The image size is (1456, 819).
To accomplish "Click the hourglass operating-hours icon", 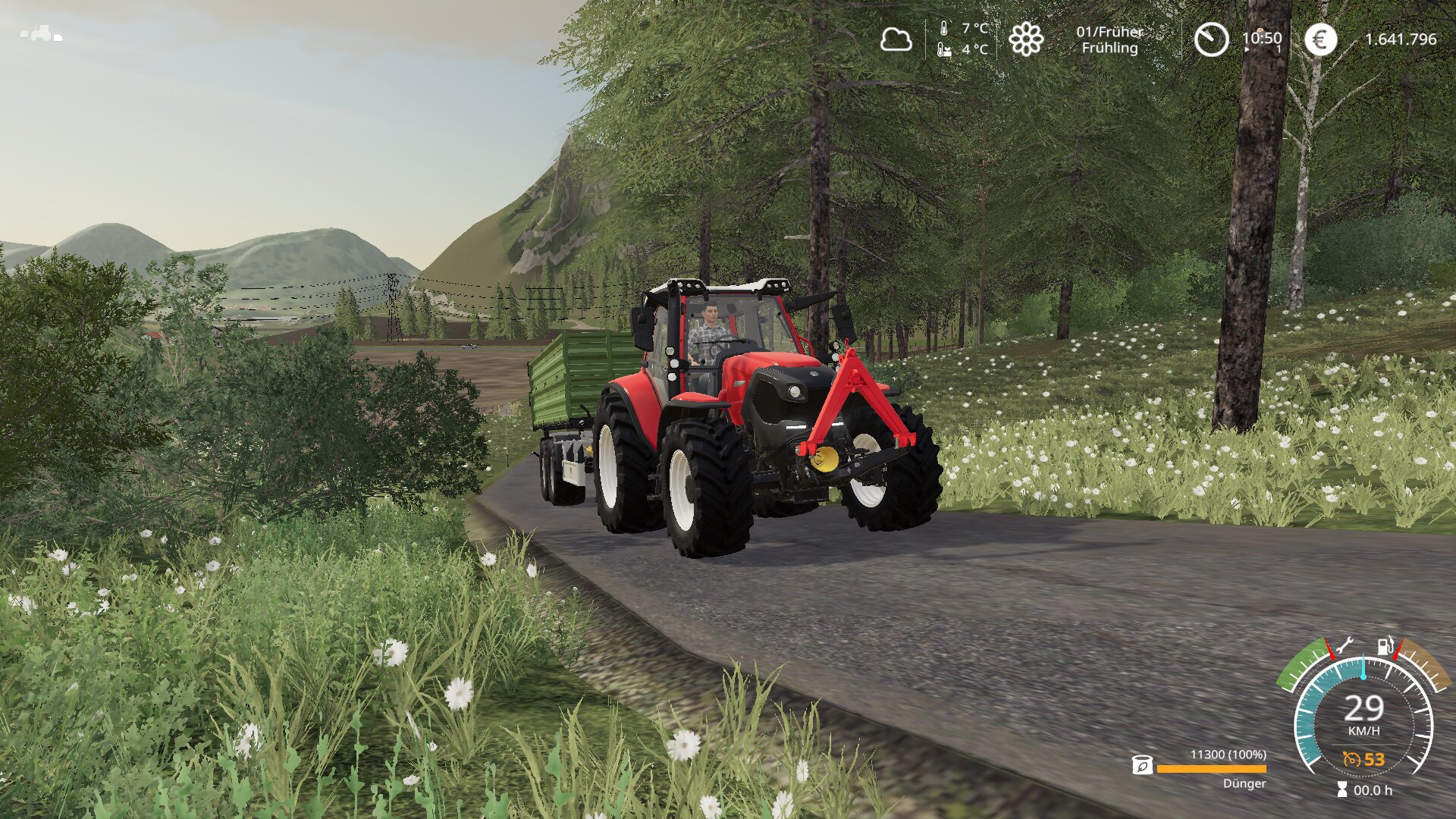I will tap(1342, 790).
